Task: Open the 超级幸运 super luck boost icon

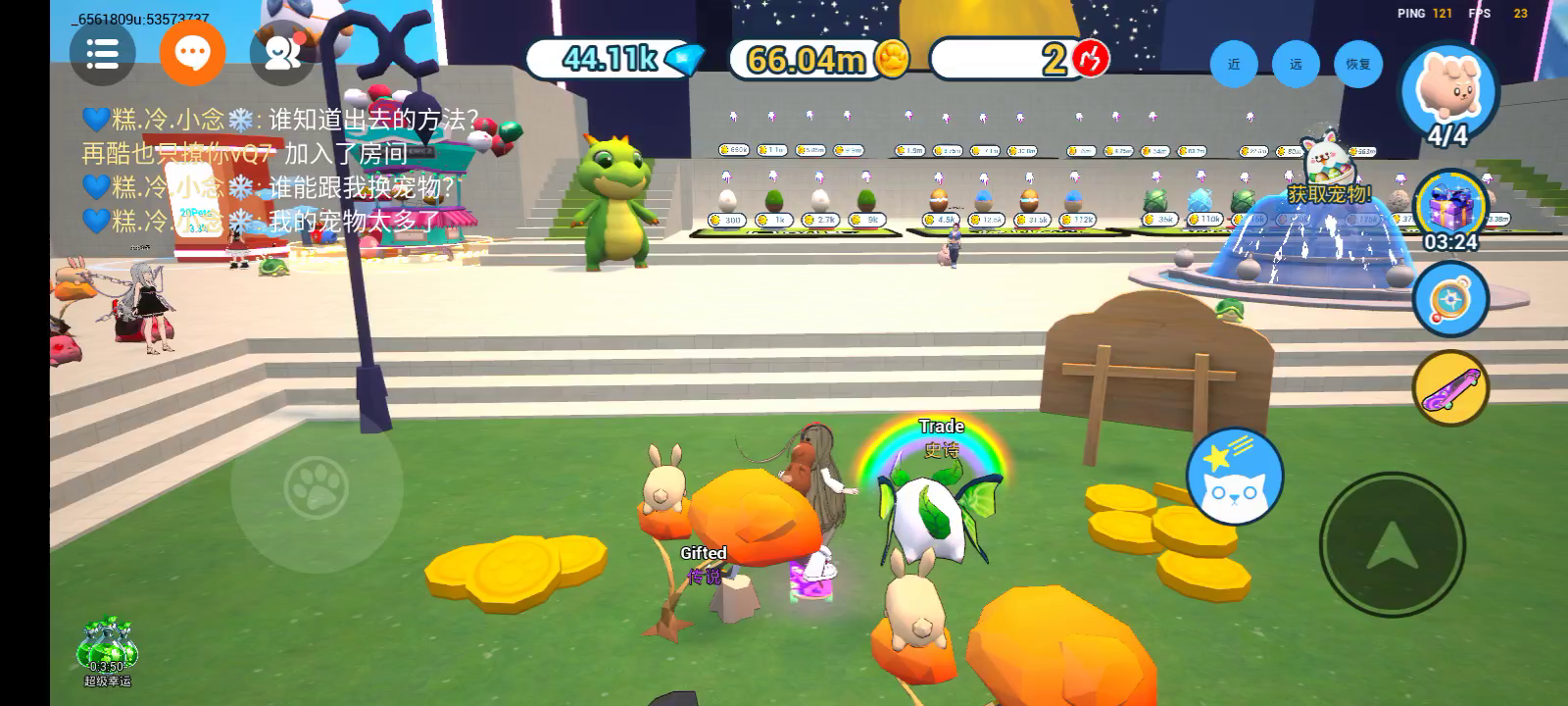Action: tap(107, 649)
